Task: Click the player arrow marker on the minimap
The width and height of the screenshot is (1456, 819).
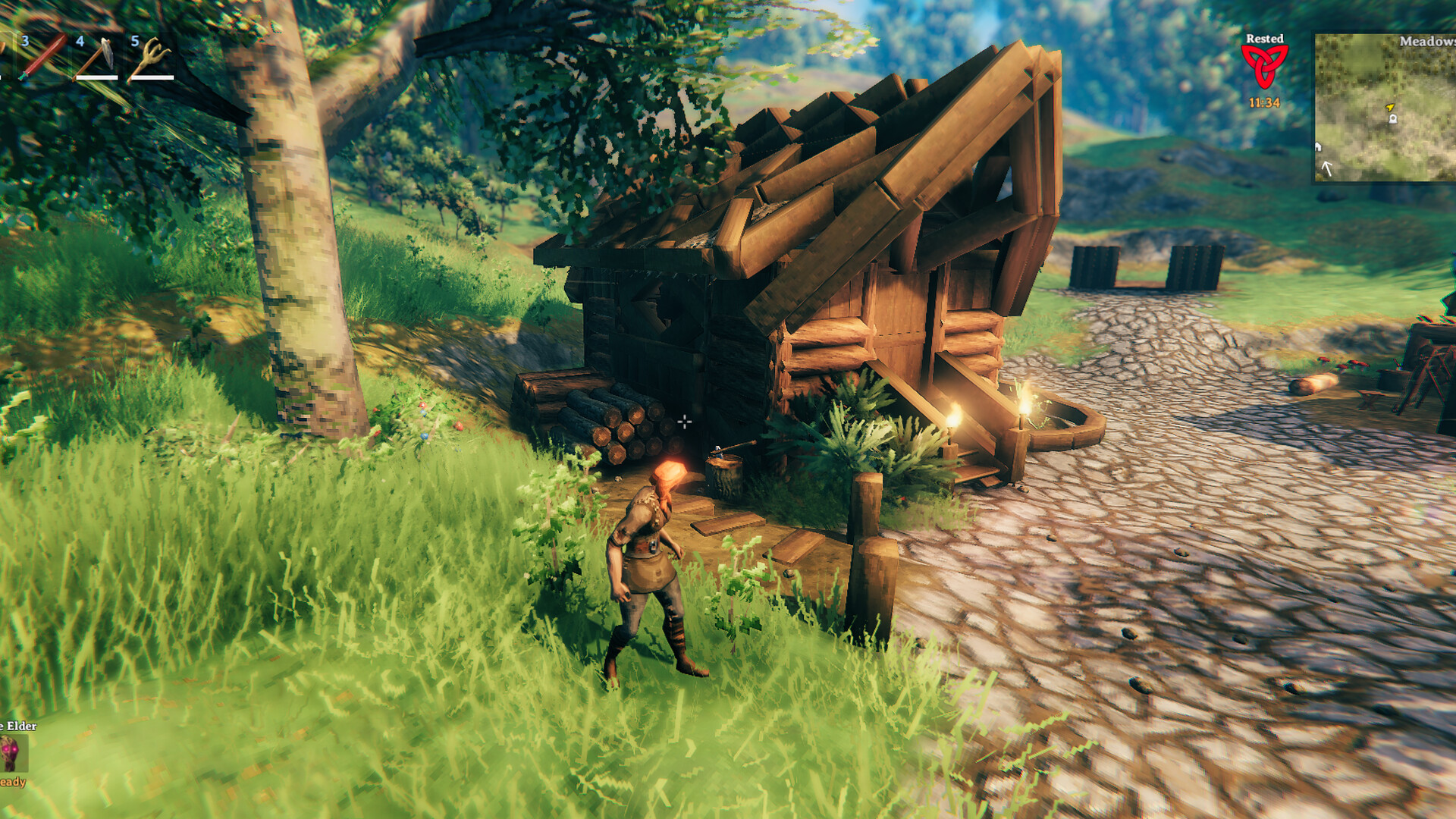Action: tap(1390, 107)
